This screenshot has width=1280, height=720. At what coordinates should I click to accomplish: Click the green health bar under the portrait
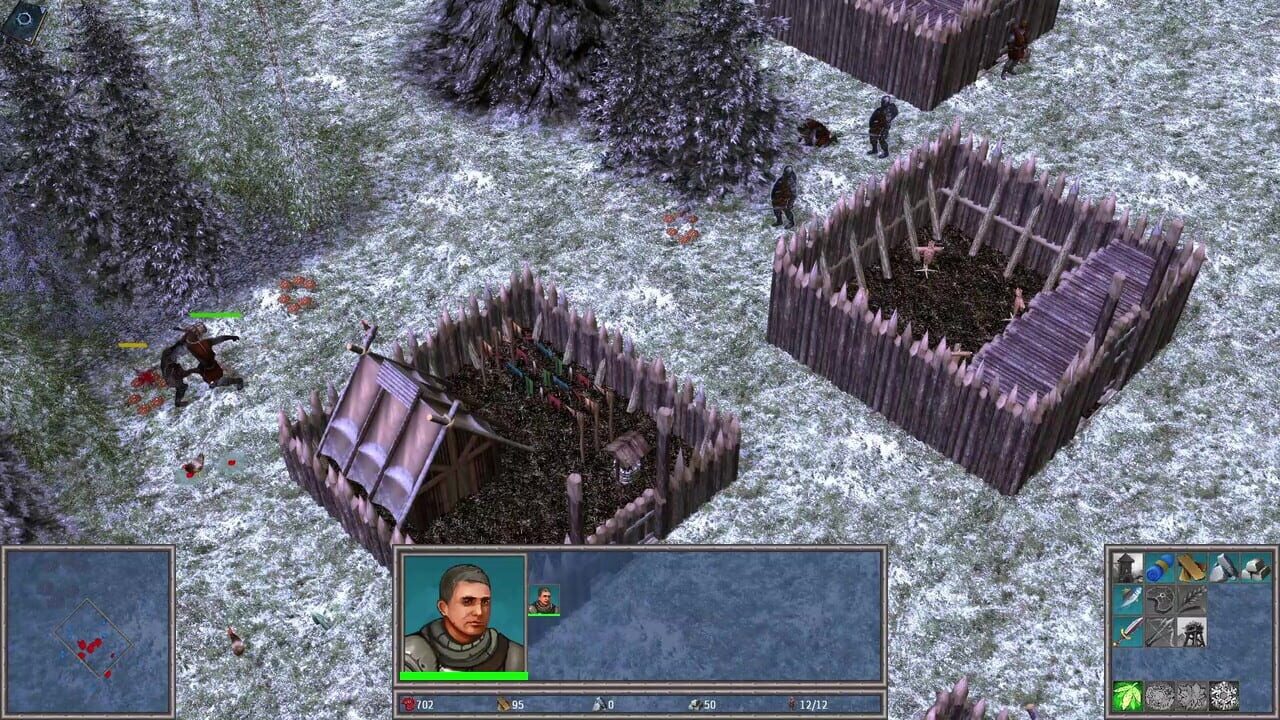(466, 674)
